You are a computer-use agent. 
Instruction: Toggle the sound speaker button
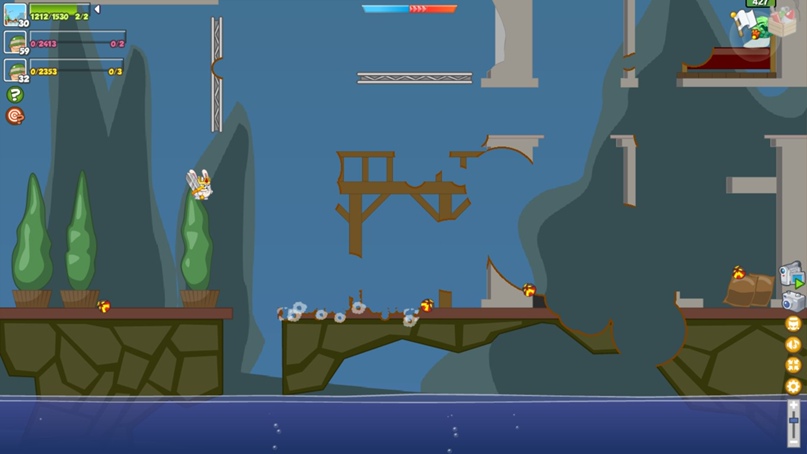[x=793, y=344]
